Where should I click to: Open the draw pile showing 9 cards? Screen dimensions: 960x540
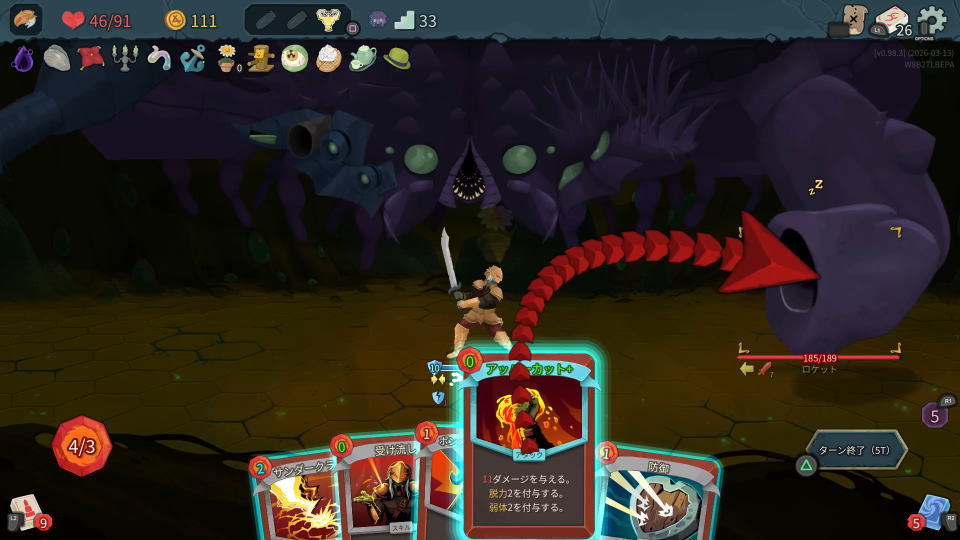[x=27, y=511]
